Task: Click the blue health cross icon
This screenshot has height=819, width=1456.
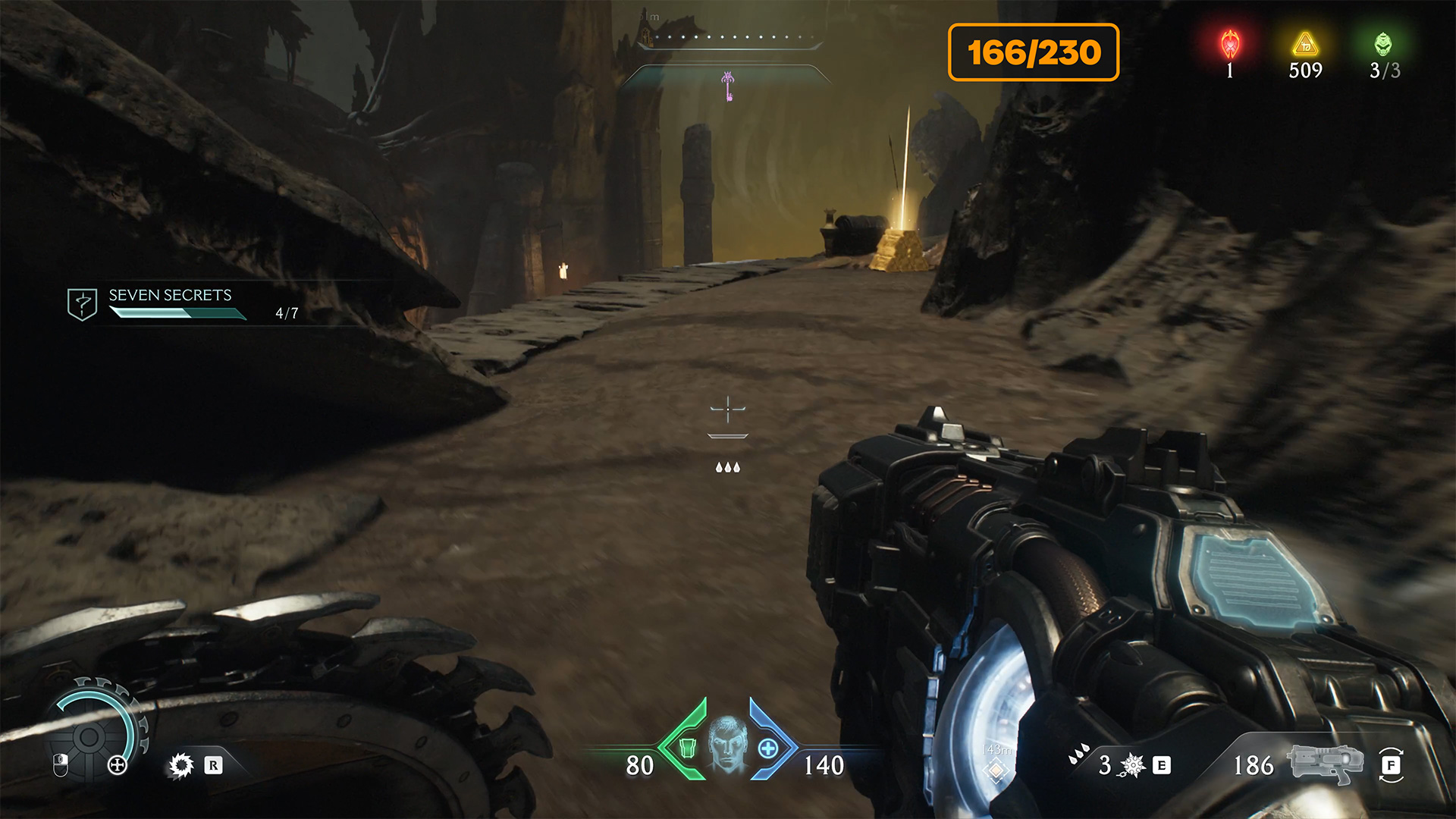Action: click(x=768, y=748)
